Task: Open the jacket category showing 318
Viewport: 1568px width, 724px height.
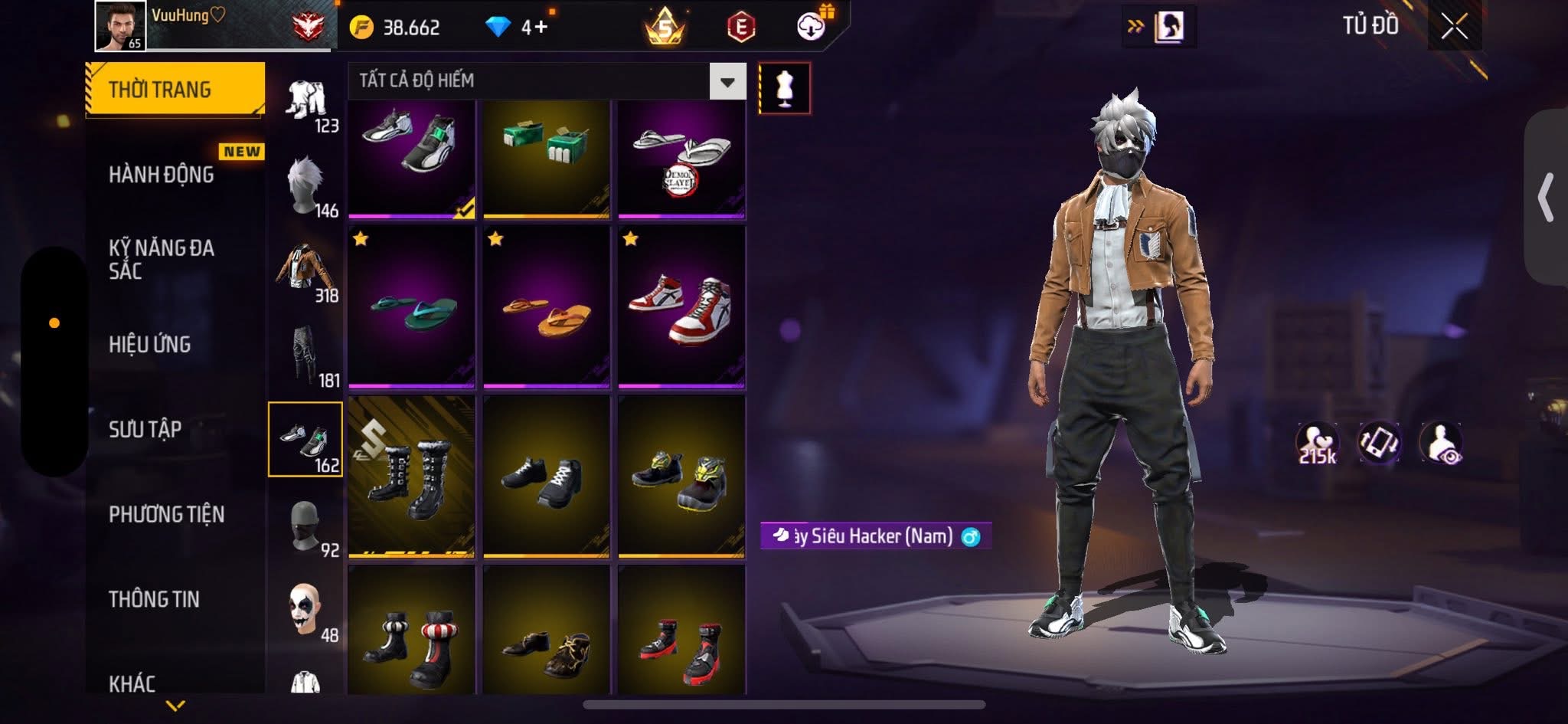Action: click(306, 271)
